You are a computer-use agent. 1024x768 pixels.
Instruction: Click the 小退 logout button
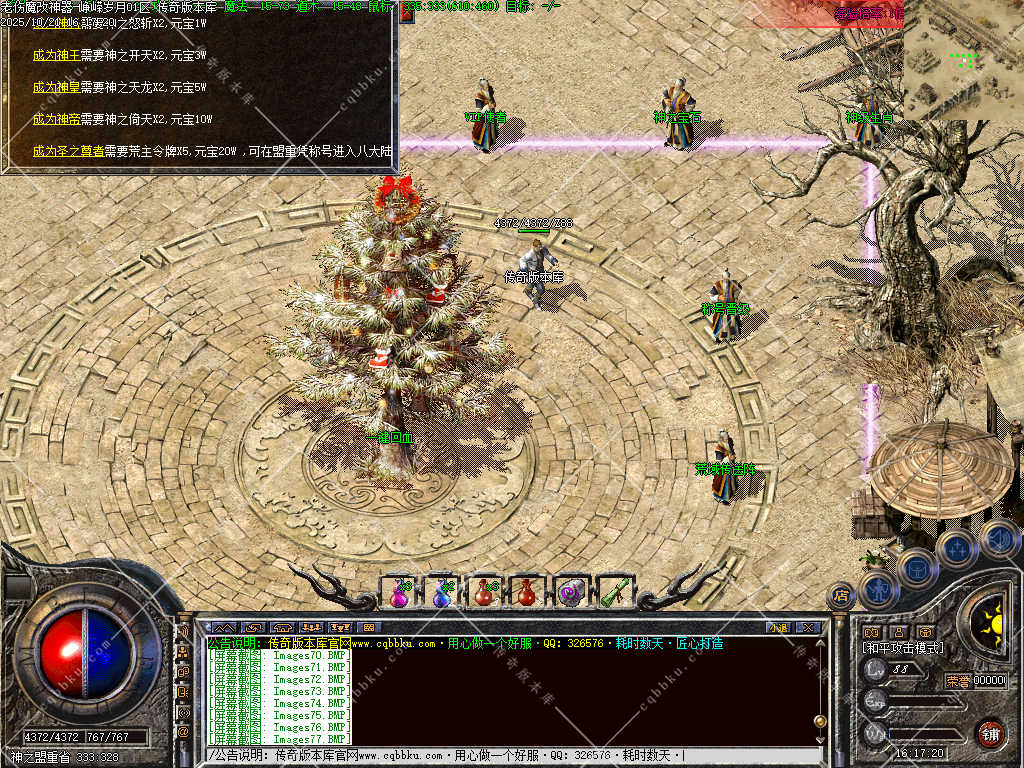(779, 628)
